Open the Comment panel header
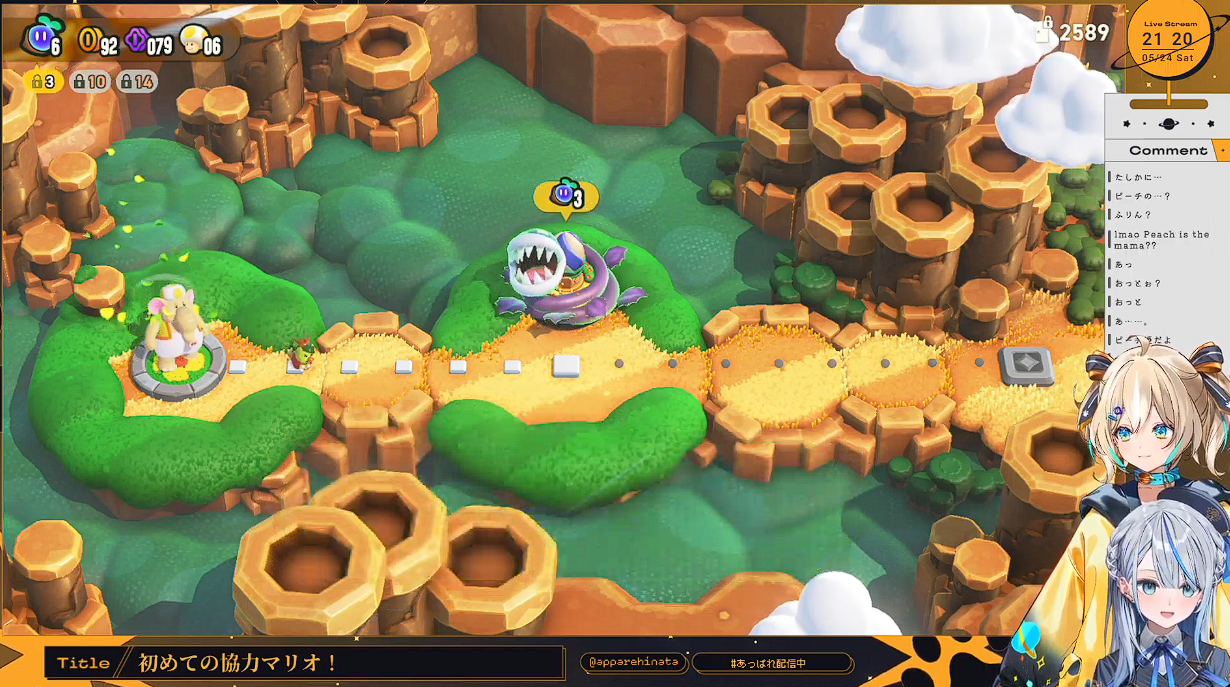1230x687 pixels. [1166, 151]
